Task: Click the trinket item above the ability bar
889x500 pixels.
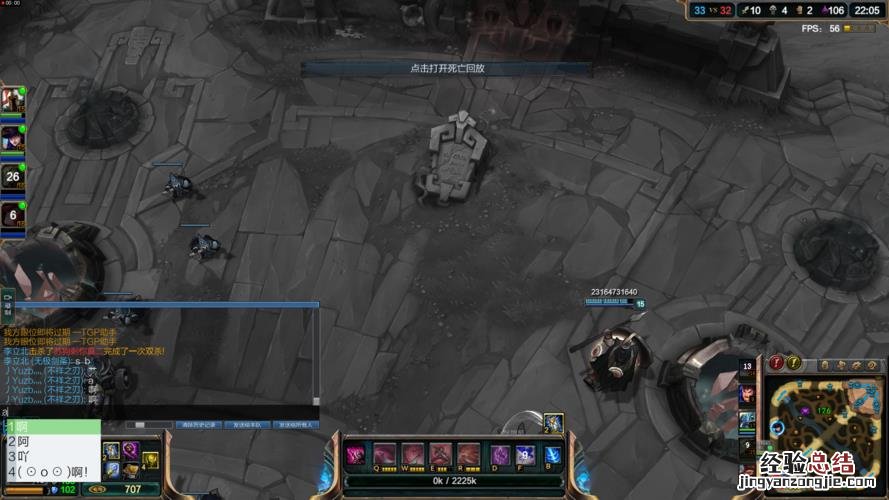Action: click(553, 423)
